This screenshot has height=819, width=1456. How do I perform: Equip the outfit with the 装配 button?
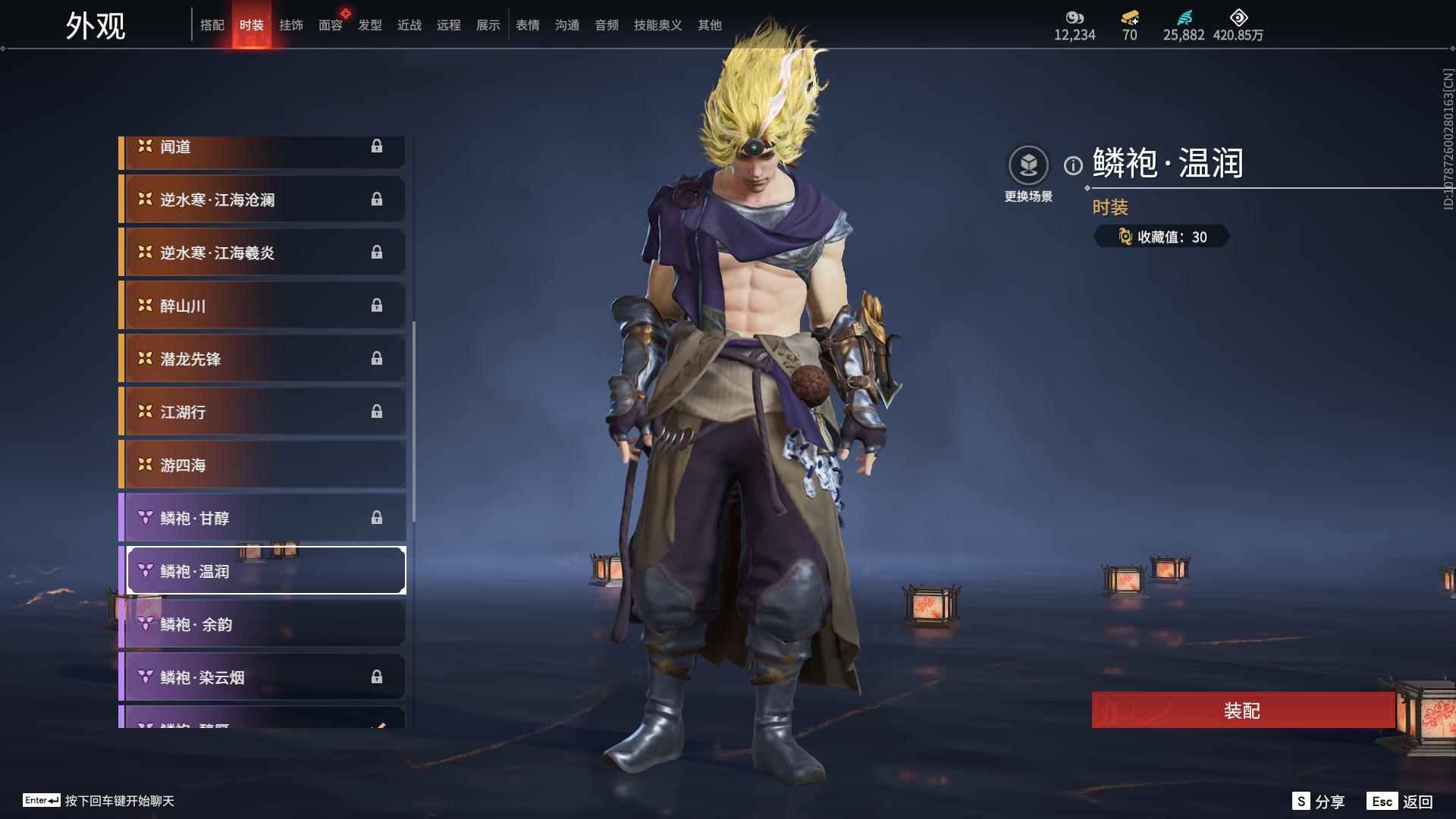[1242, 711]
